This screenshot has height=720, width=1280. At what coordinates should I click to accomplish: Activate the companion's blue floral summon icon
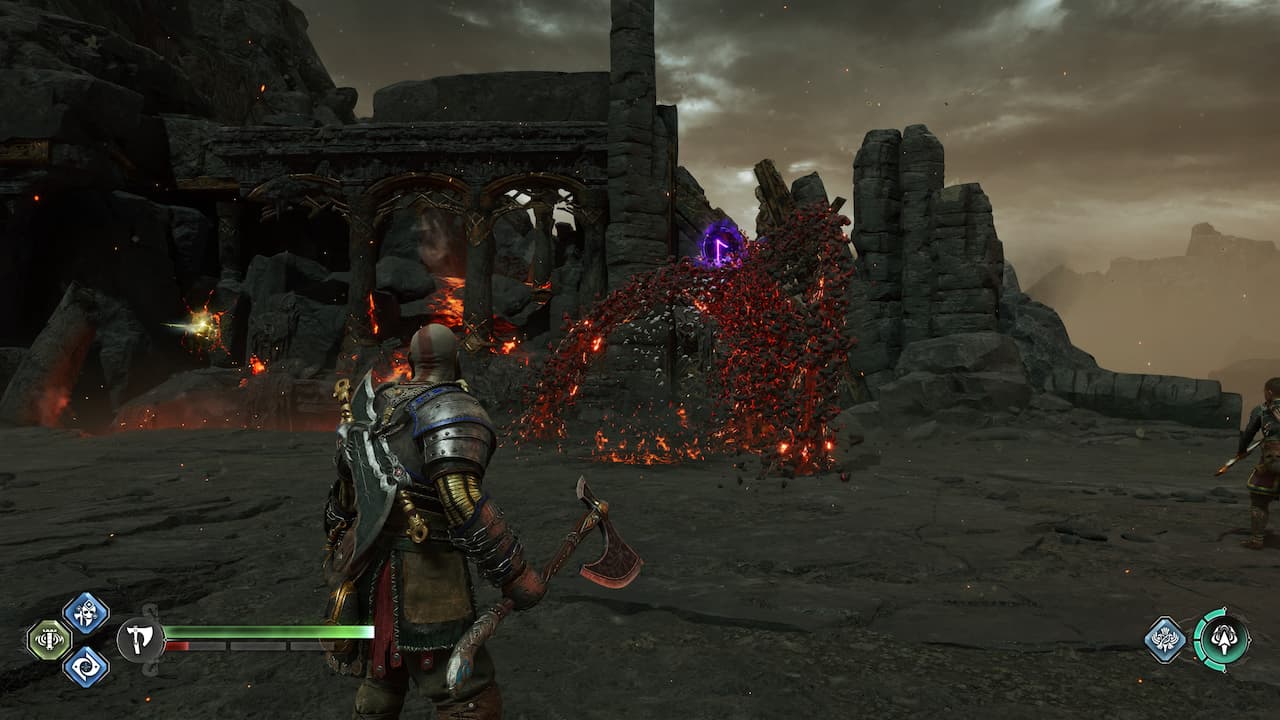click(x=1165, y=640)
